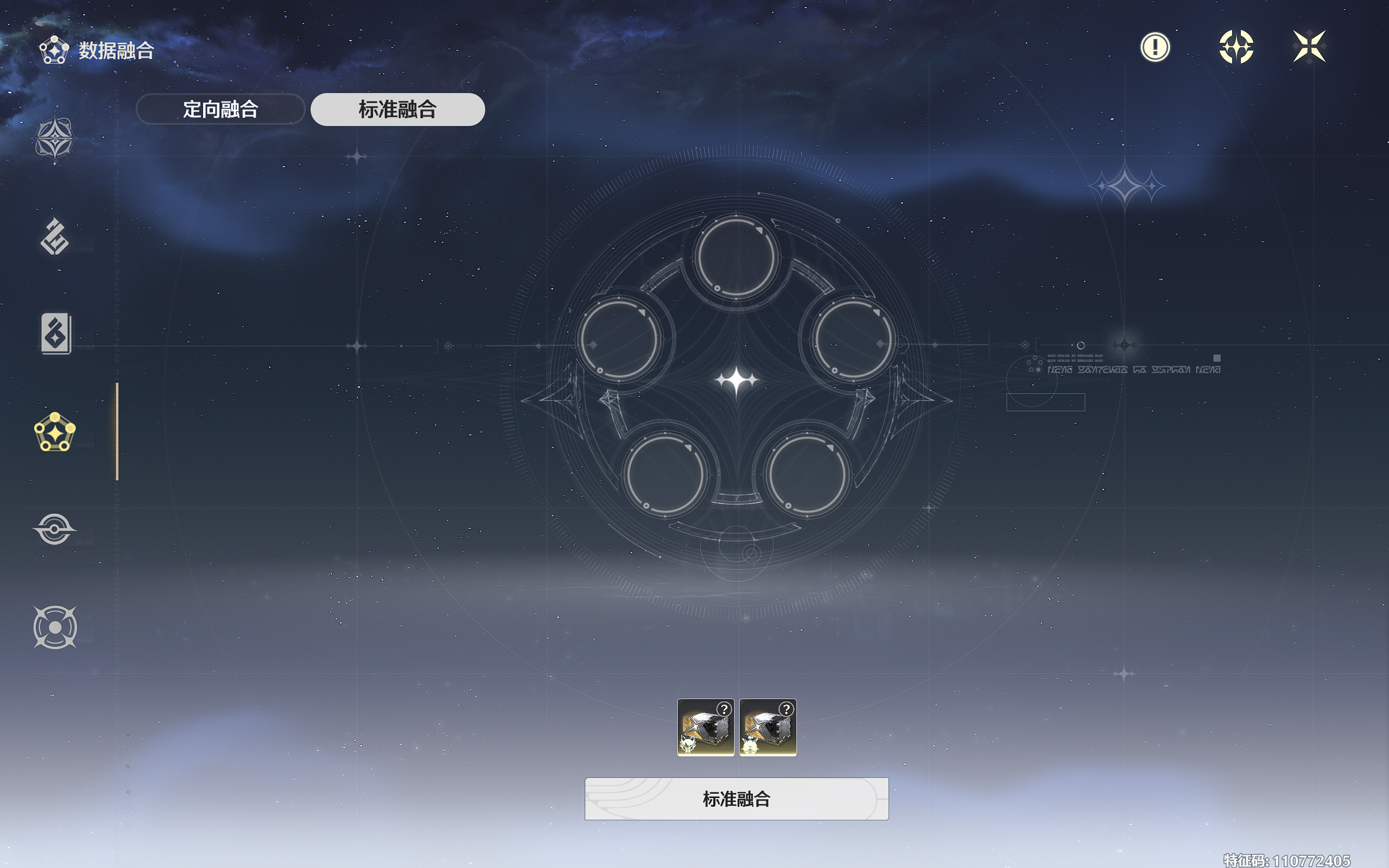This screenshot has height=868, width=1389.
Task: Open the ringed eye sidebar icon
Action: [x=54, y=529]
